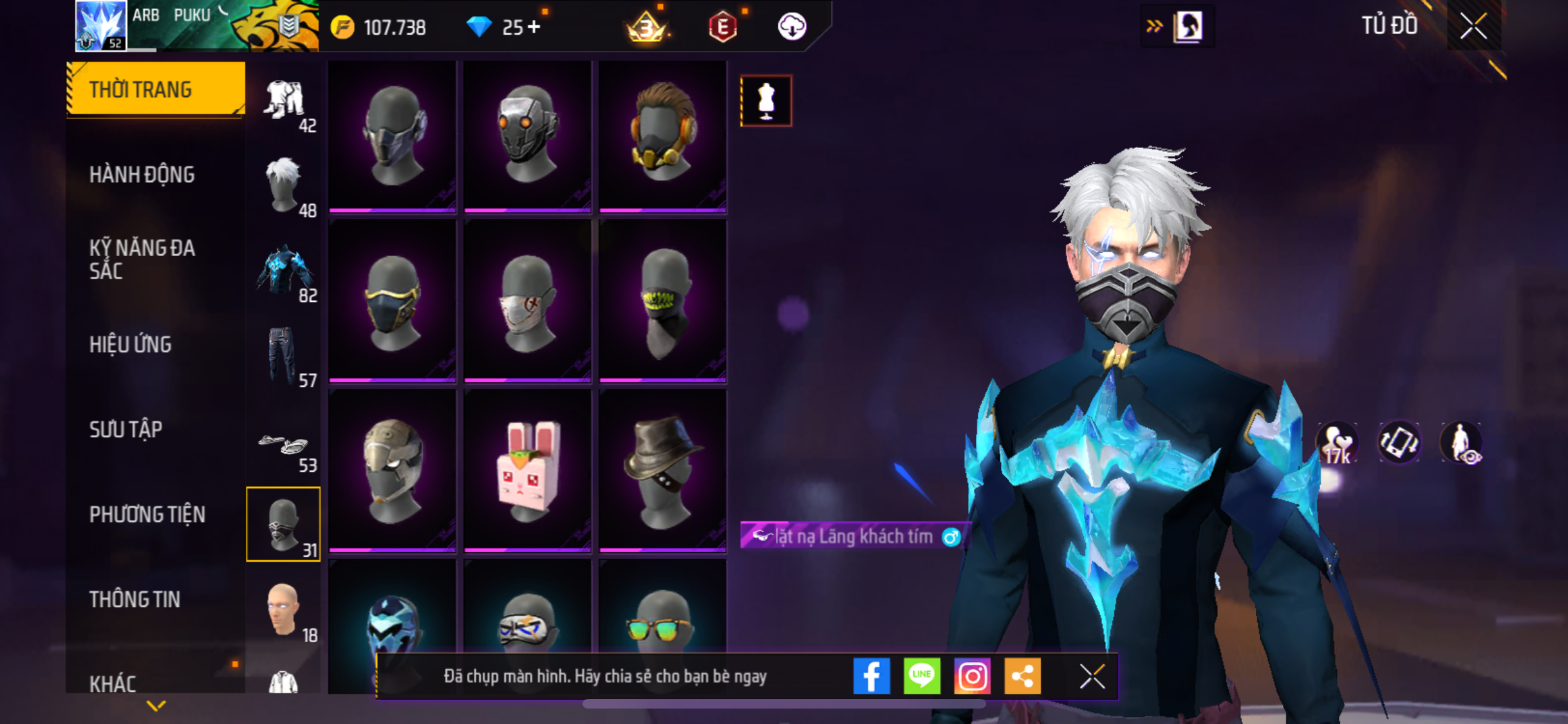Share screenshot via Instagram
Viewport: 1568px width, 724px height.
972,676
